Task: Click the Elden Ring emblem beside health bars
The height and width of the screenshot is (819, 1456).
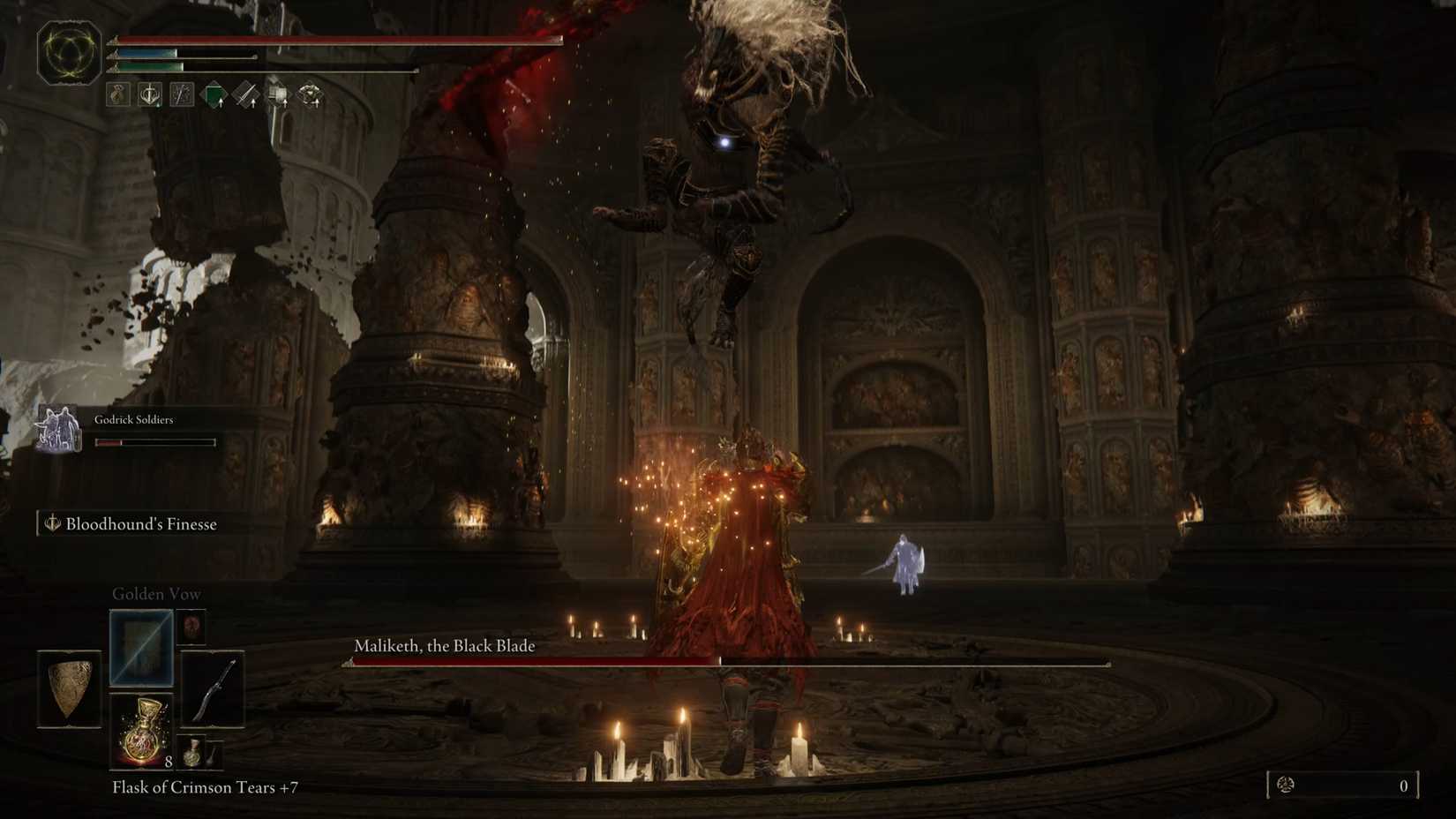Action: 66,53
